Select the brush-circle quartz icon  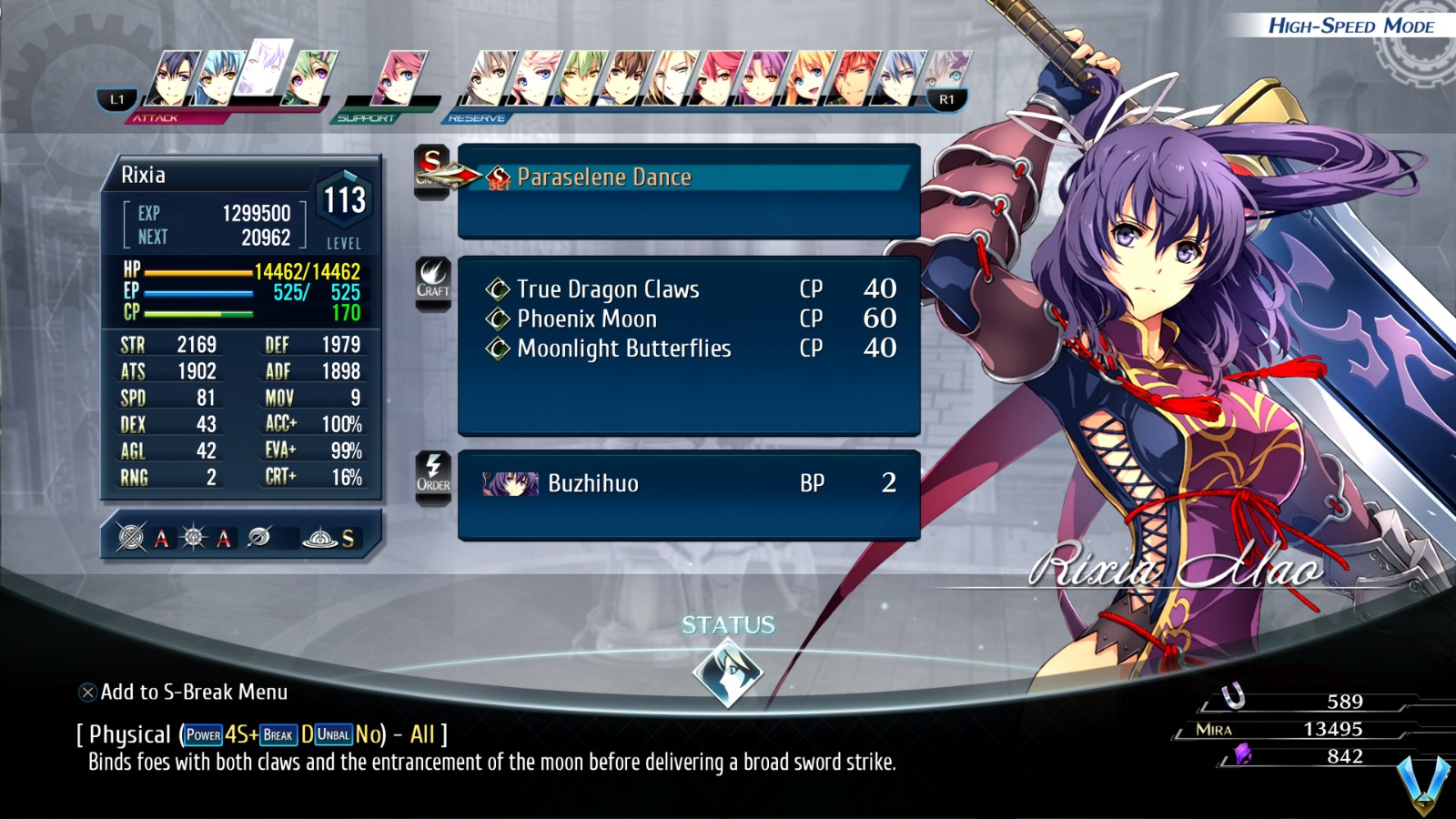(x=258, y=537)
